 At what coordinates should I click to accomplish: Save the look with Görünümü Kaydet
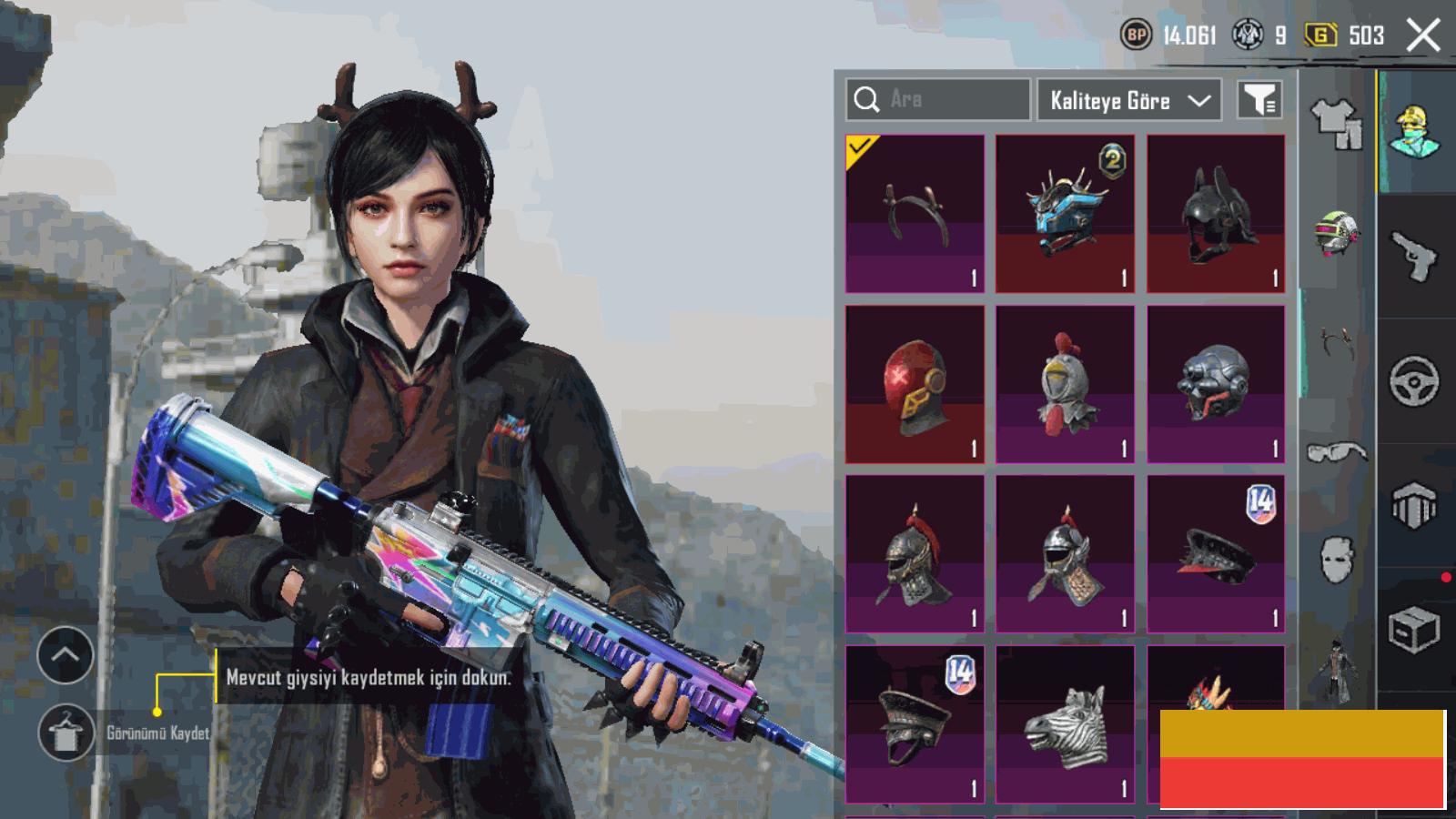pyautogui.click(x=66, y=733)
